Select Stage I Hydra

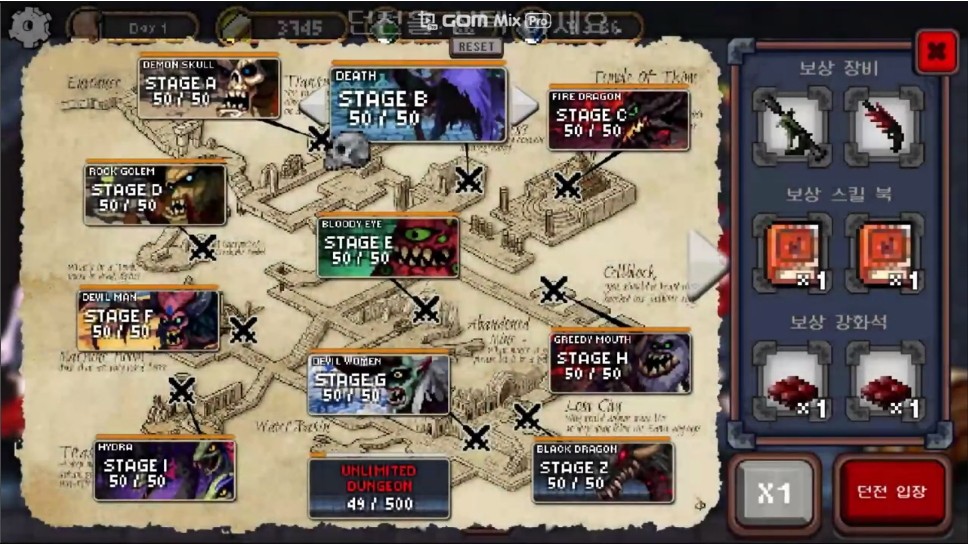point(164,470)
